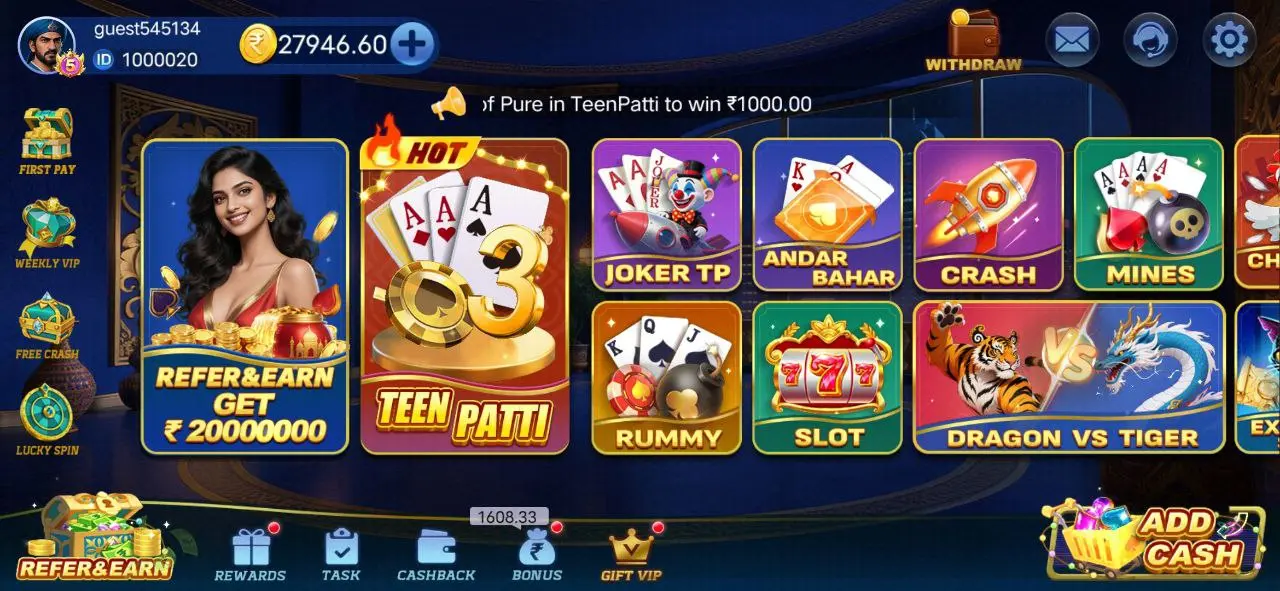Launch the Joker TP game
The height and width of the screenshot is (591, 1280).
[666, 214]
